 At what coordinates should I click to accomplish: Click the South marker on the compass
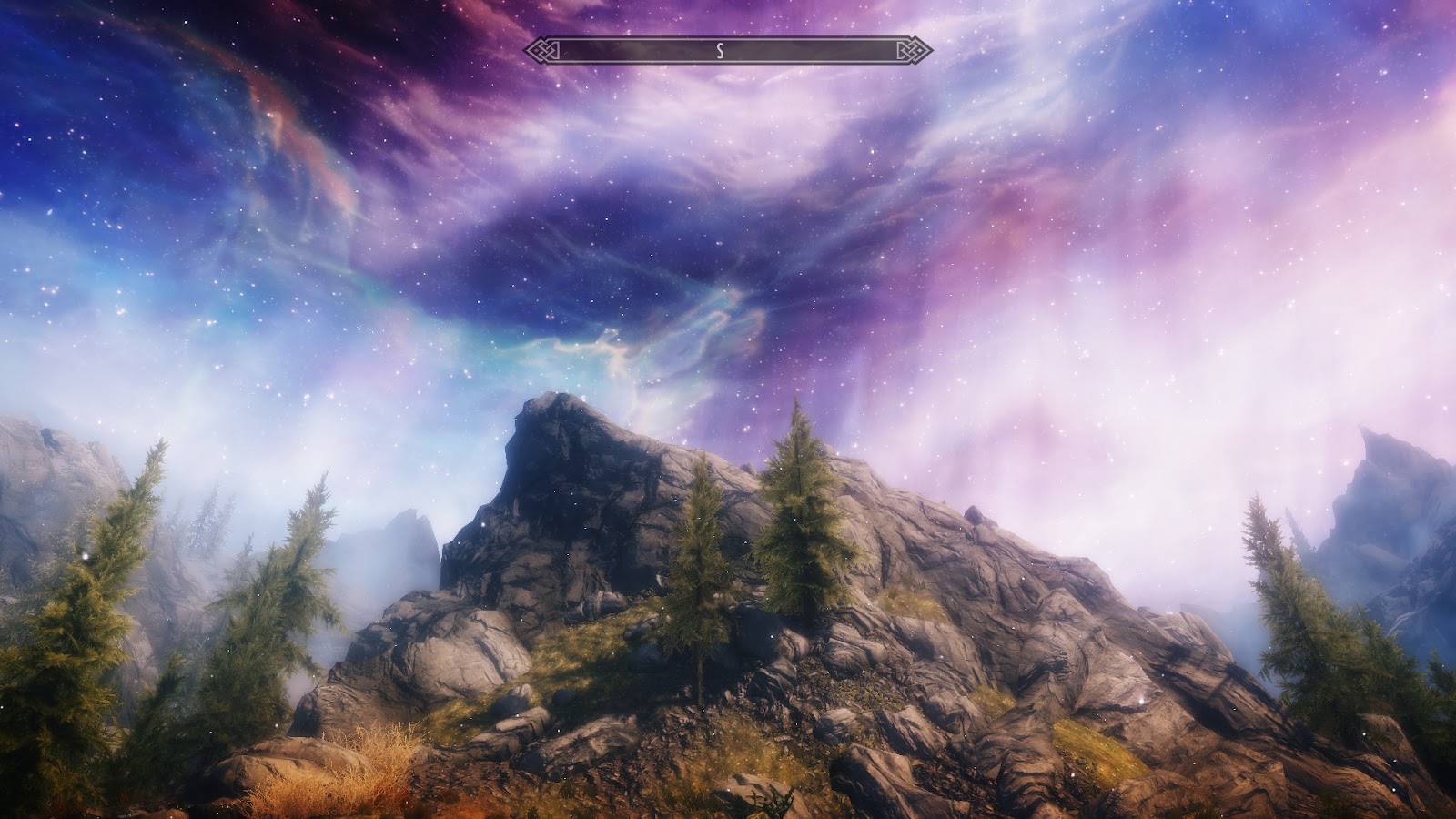pyautogui.click(x=722, y=52)
